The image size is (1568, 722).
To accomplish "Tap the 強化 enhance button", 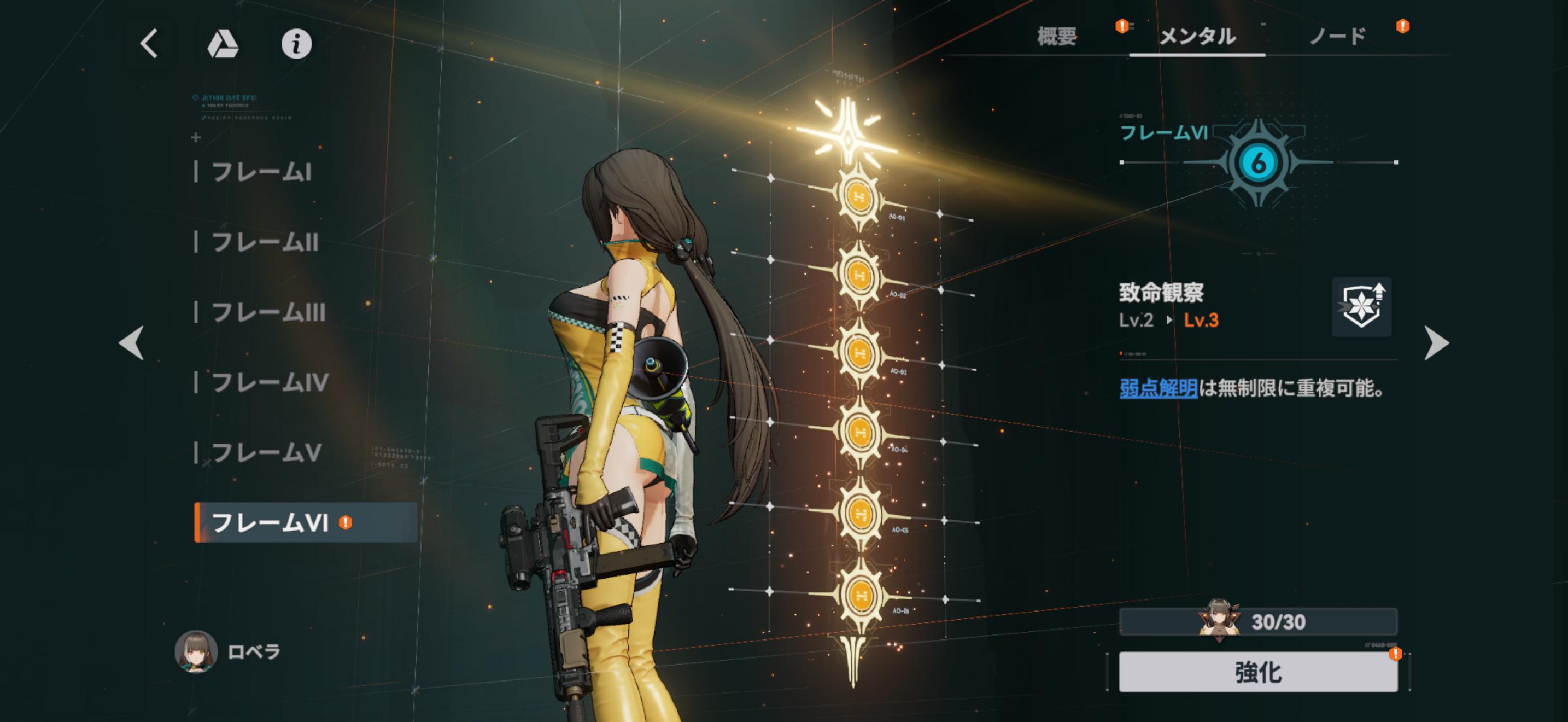I will (x=1257, y=672).
